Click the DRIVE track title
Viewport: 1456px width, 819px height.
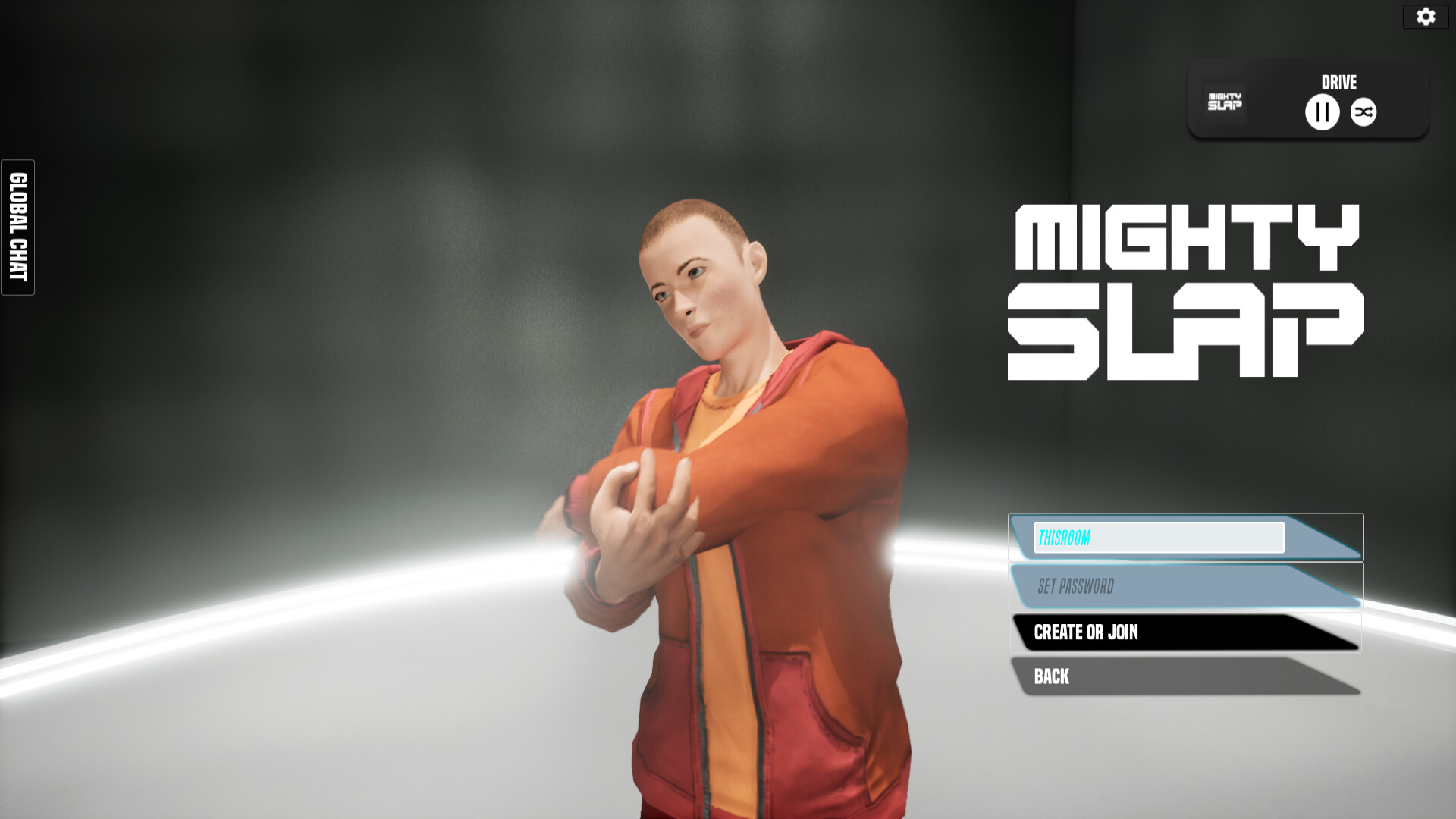click(x=1338, y=83)
